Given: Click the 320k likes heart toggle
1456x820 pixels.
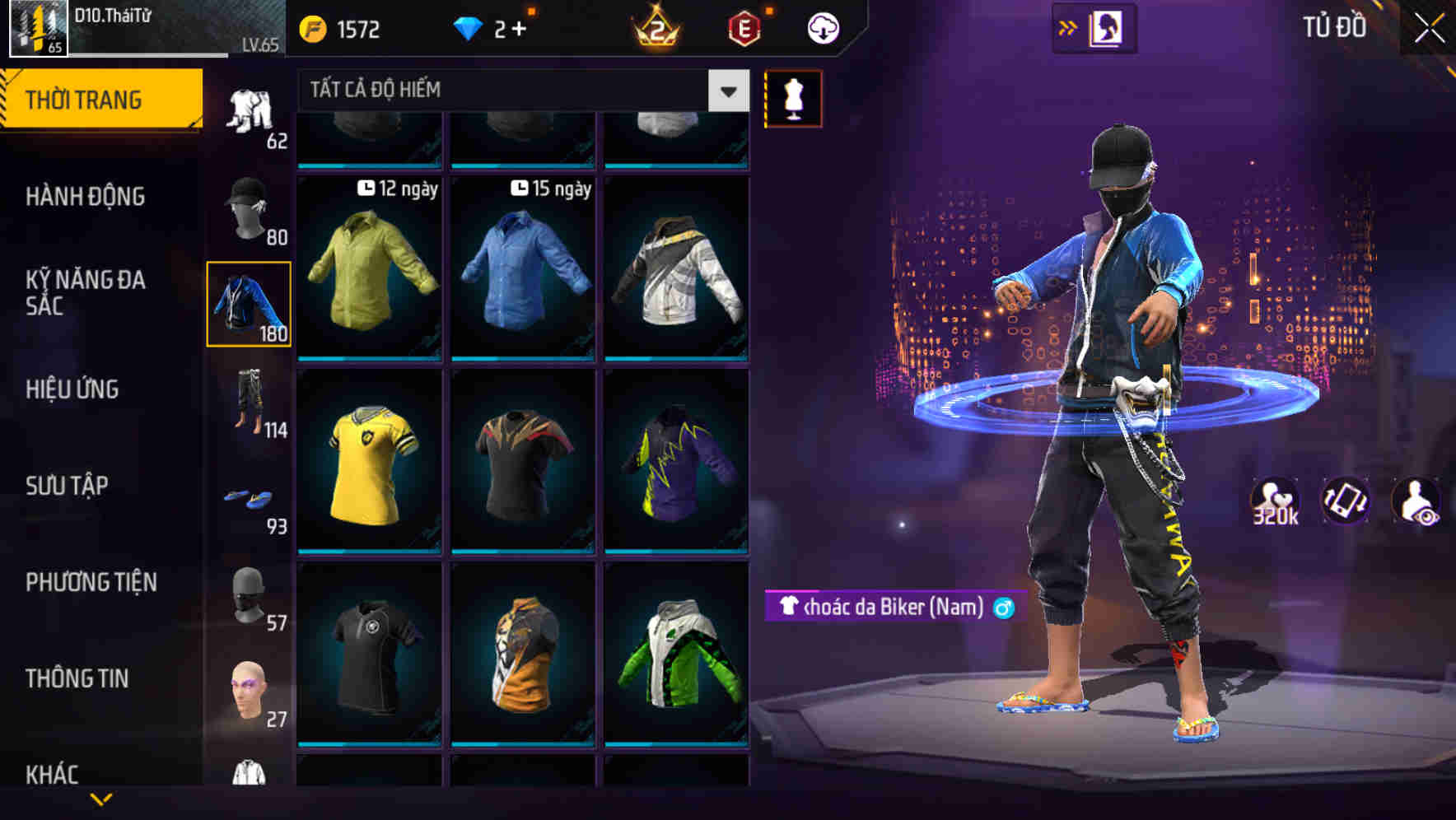Looking at the screenshot, I should tap(1273, 501).
